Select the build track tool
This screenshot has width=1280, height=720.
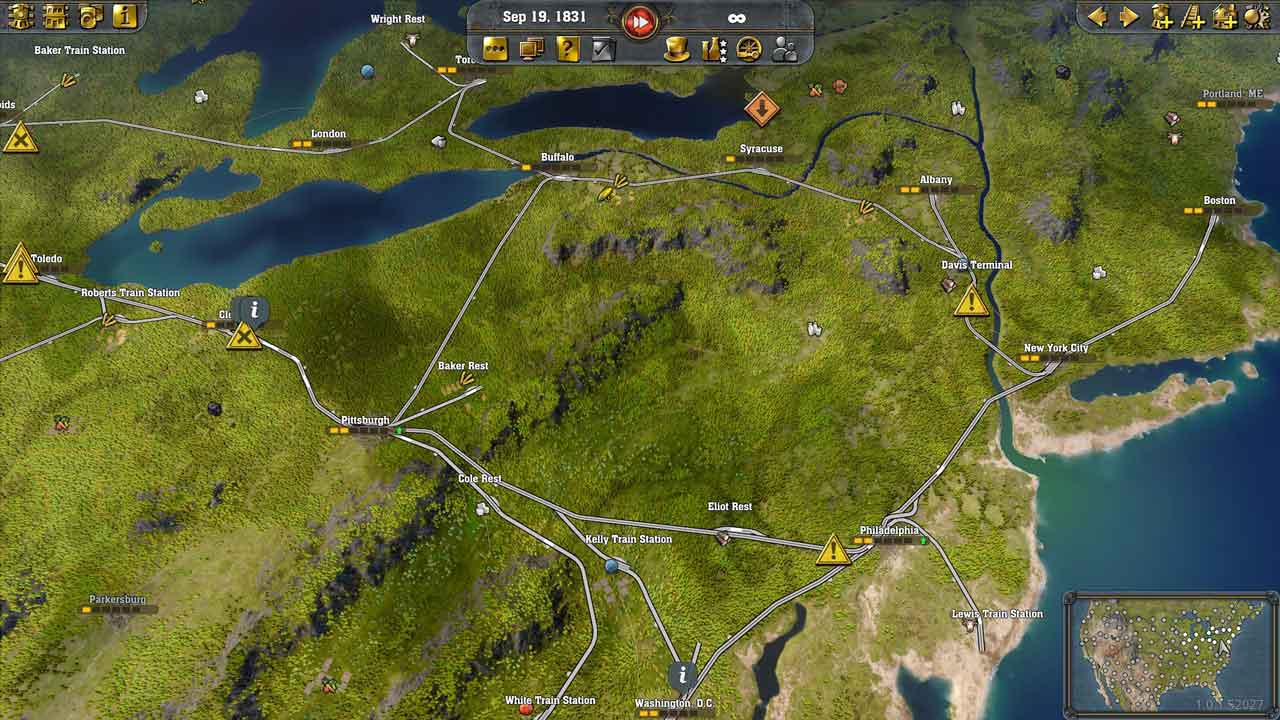coord(1193,17)
